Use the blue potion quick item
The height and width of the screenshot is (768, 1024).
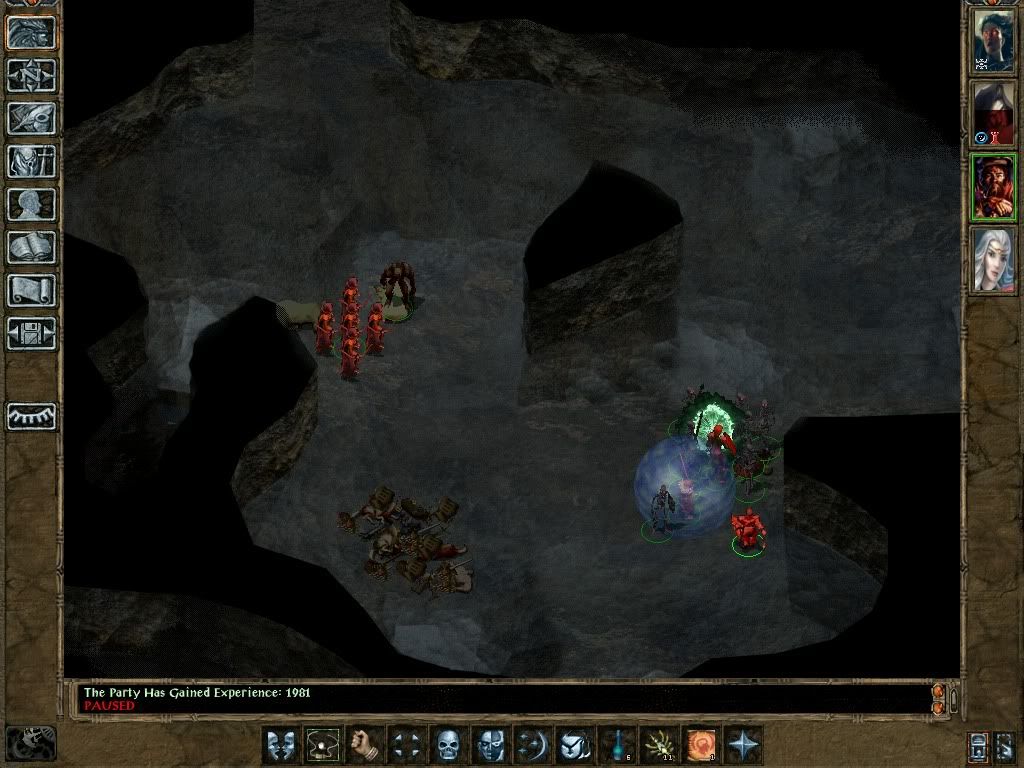616,745
